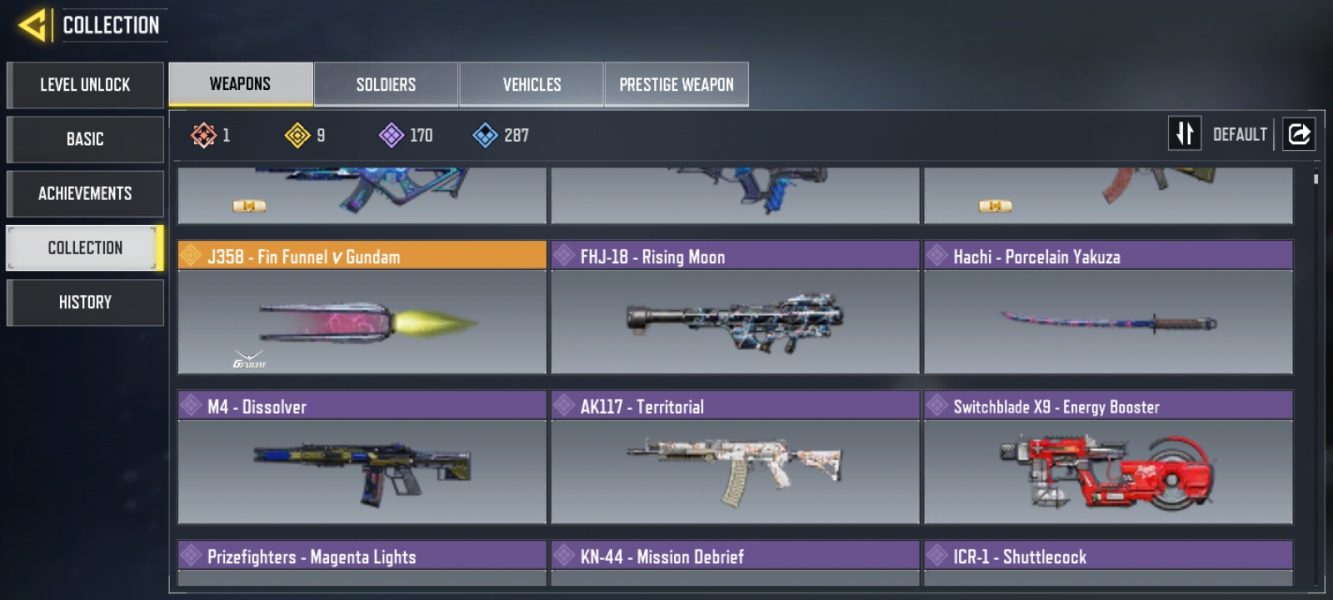Filter by the purple epic rarity icon
Screen dimensions: 1333x600
pyautogui.click(x=392, y=135)
